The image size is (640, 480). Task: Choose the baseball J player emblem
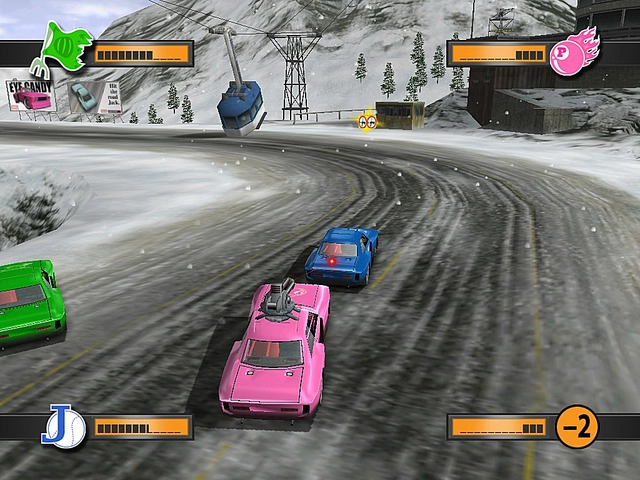click(x=63, y=426)
